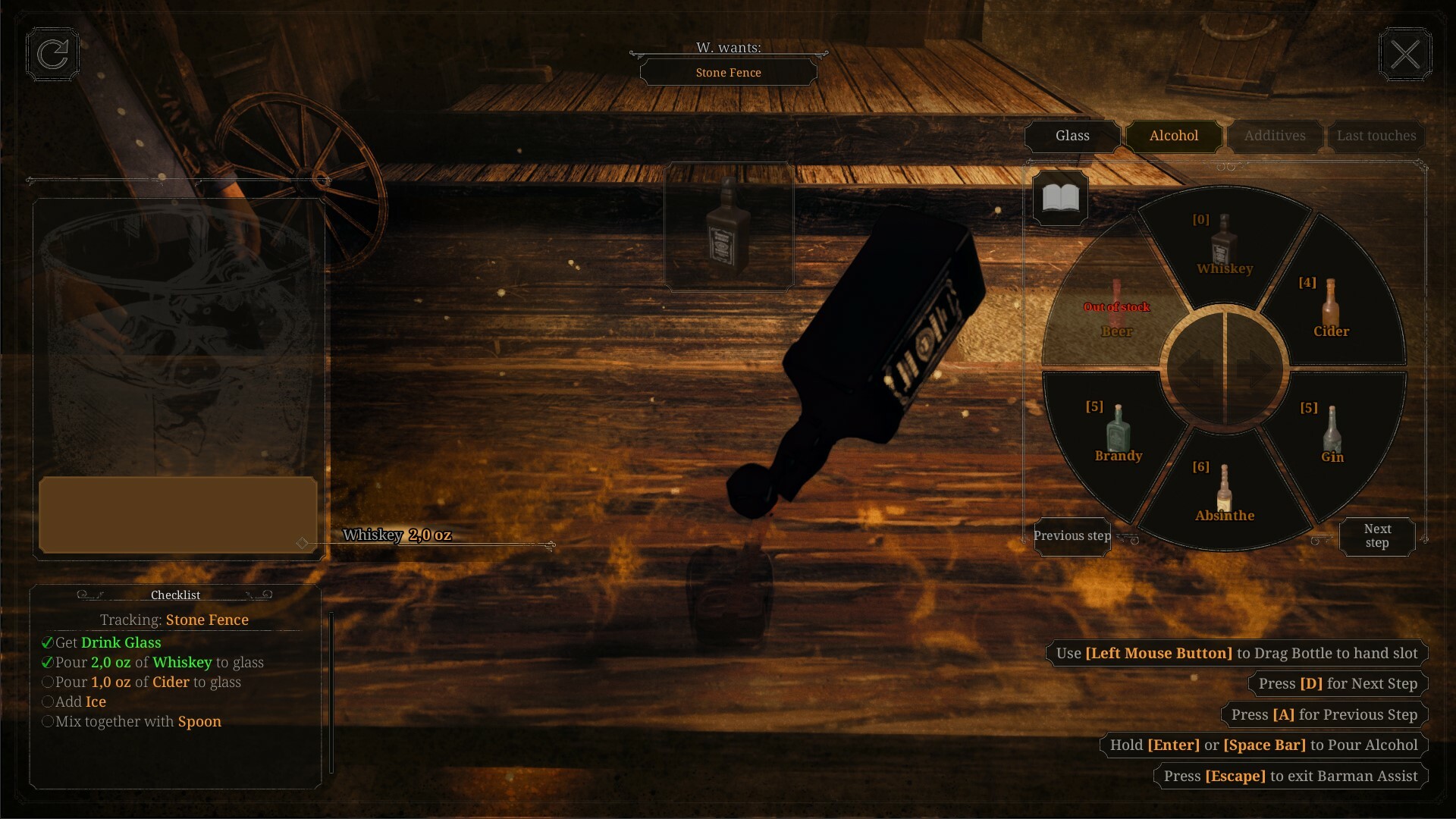The image size is (1456, 819).
Task: Check off the Add Ice checklist item
Action: click(47, 701)
